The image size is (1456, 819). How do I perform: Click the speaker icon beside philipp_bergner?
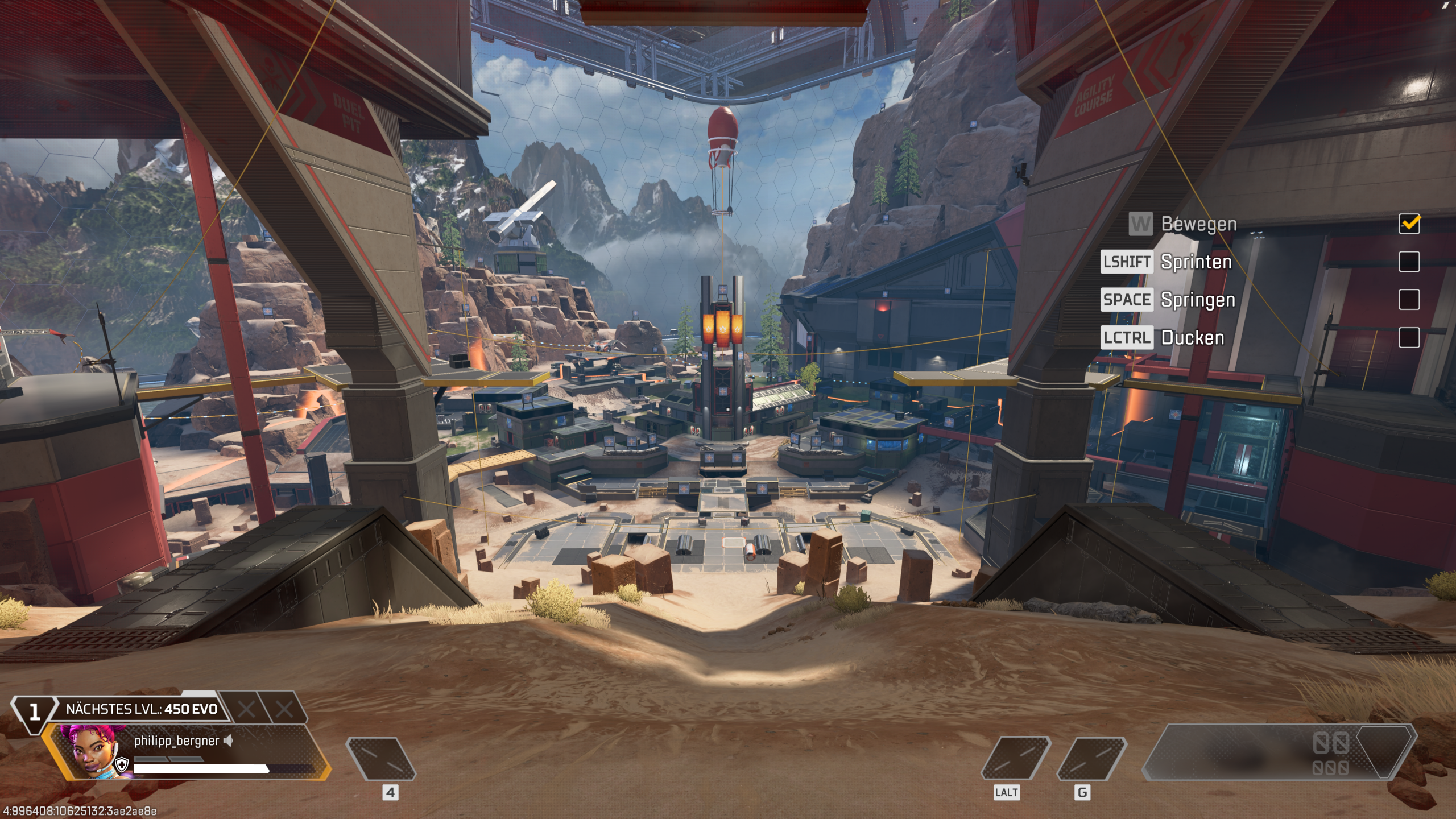229,741
